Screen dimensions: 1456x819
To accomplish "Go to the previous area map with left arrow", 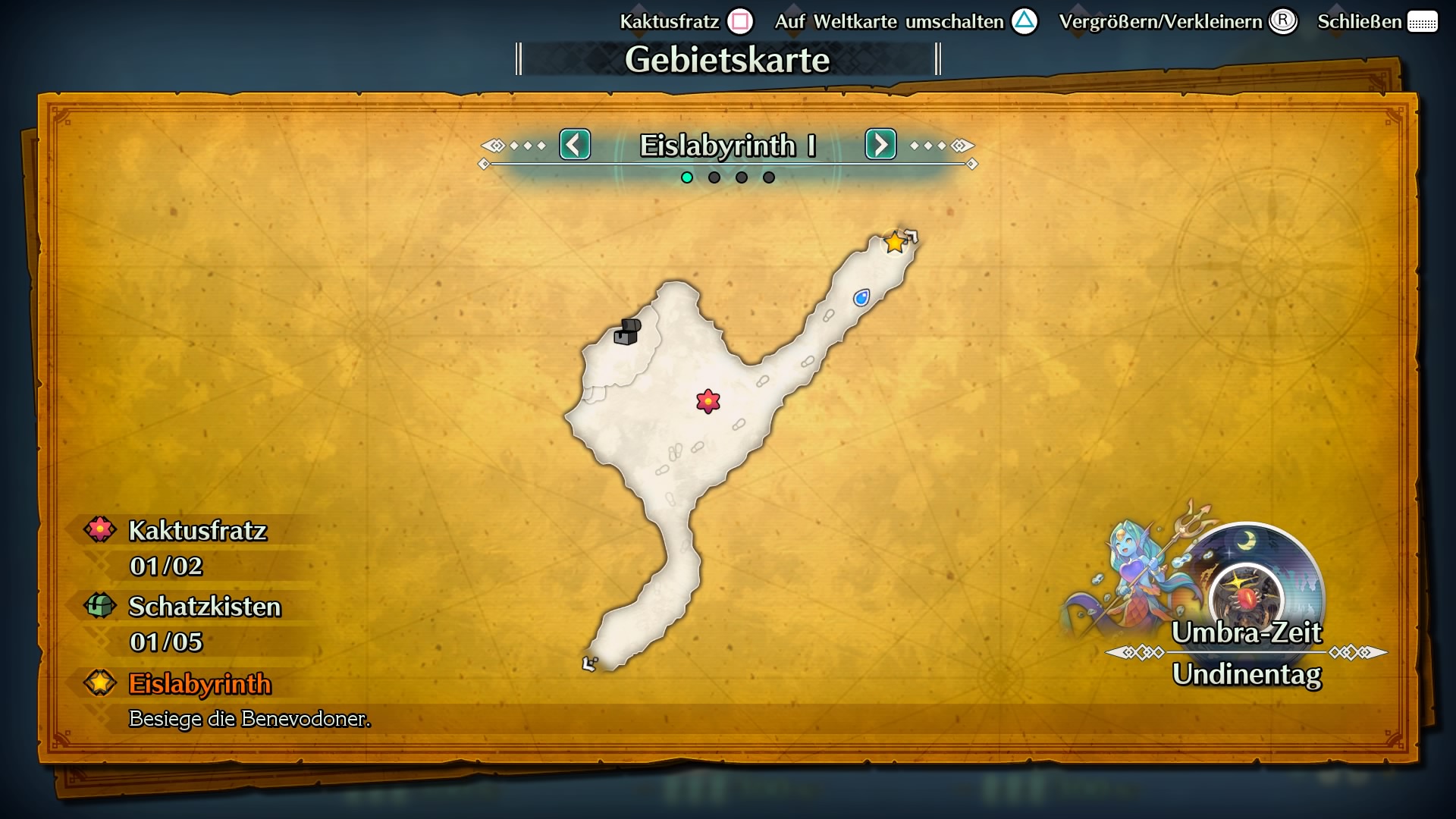I will 575,144.
